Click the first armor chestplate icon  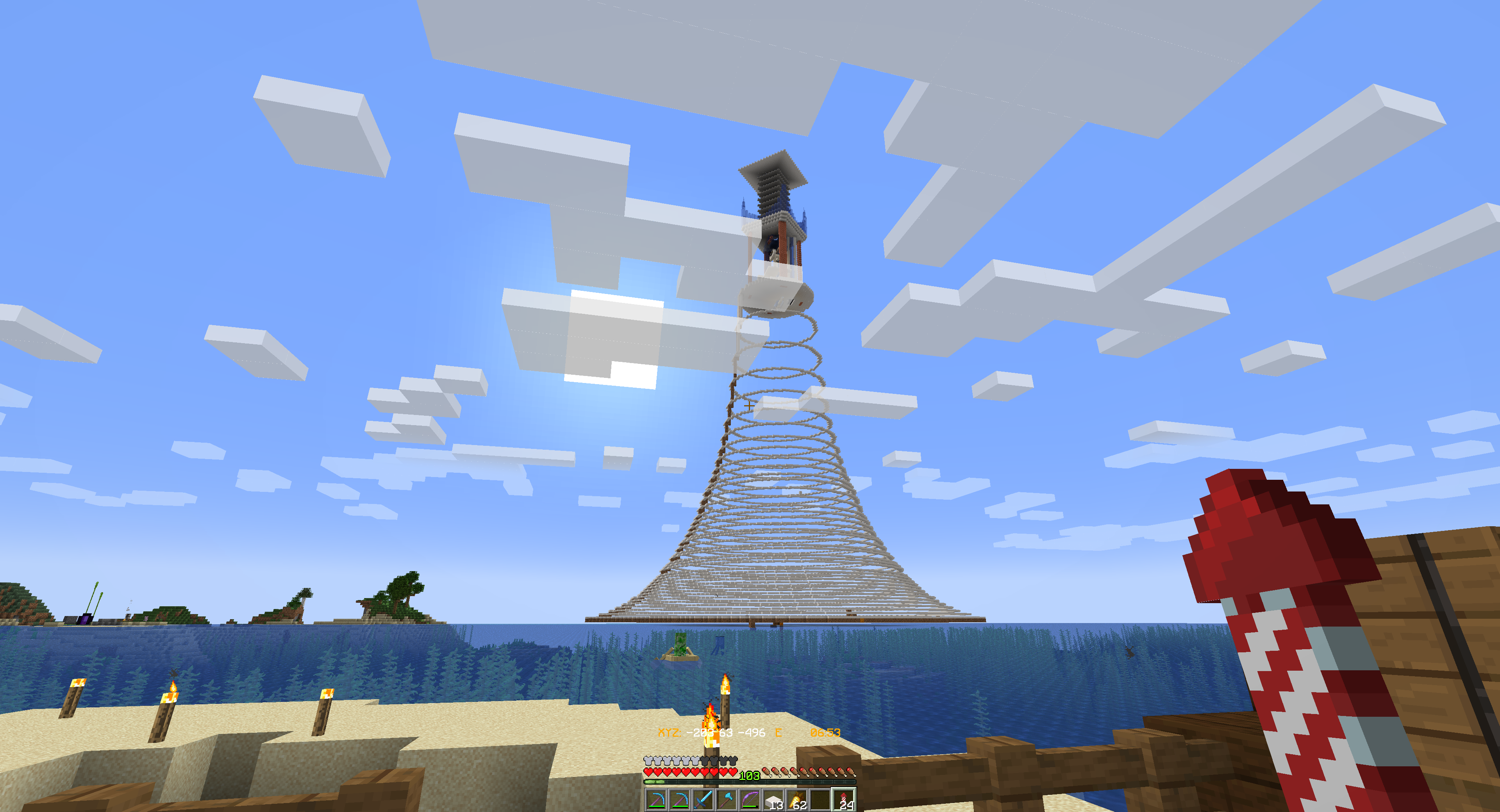649,760
